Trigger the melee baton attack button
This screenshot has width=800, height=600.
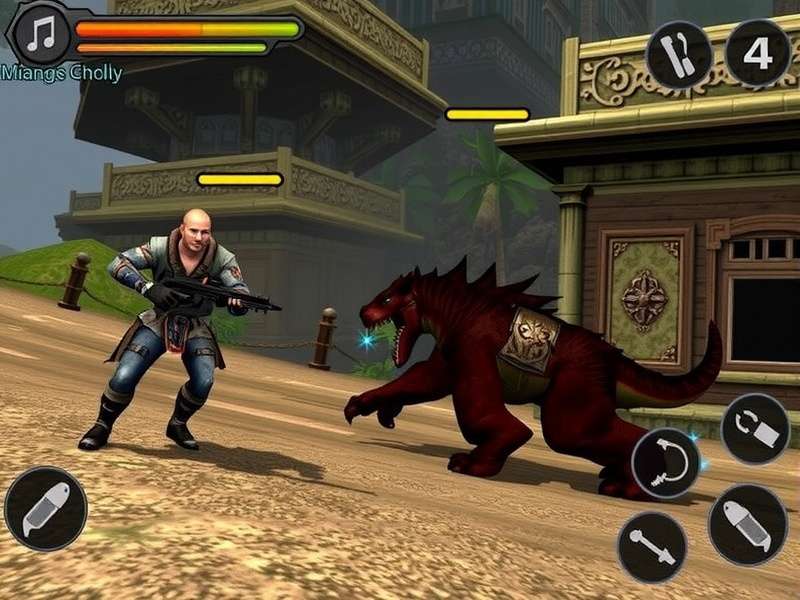[x=652, y=547]
